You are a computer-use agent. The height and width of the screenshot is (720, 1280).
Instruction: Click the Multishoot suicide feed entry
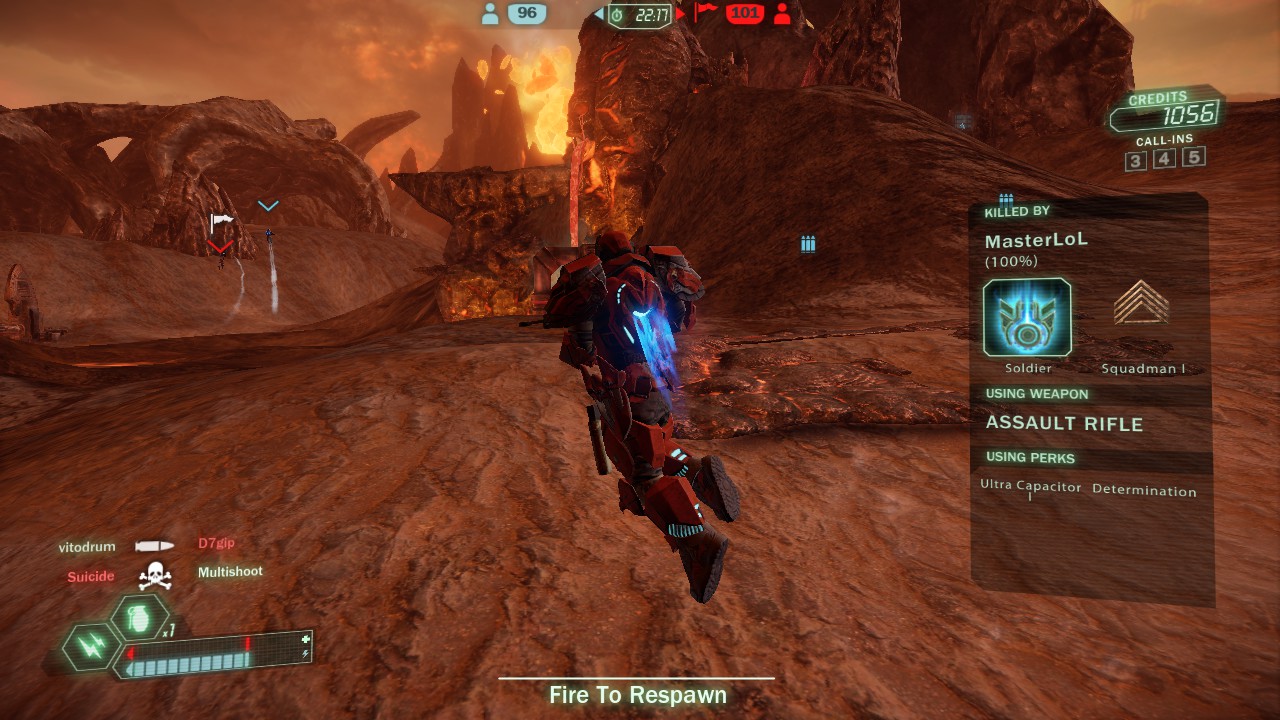(x=230, y=572)
